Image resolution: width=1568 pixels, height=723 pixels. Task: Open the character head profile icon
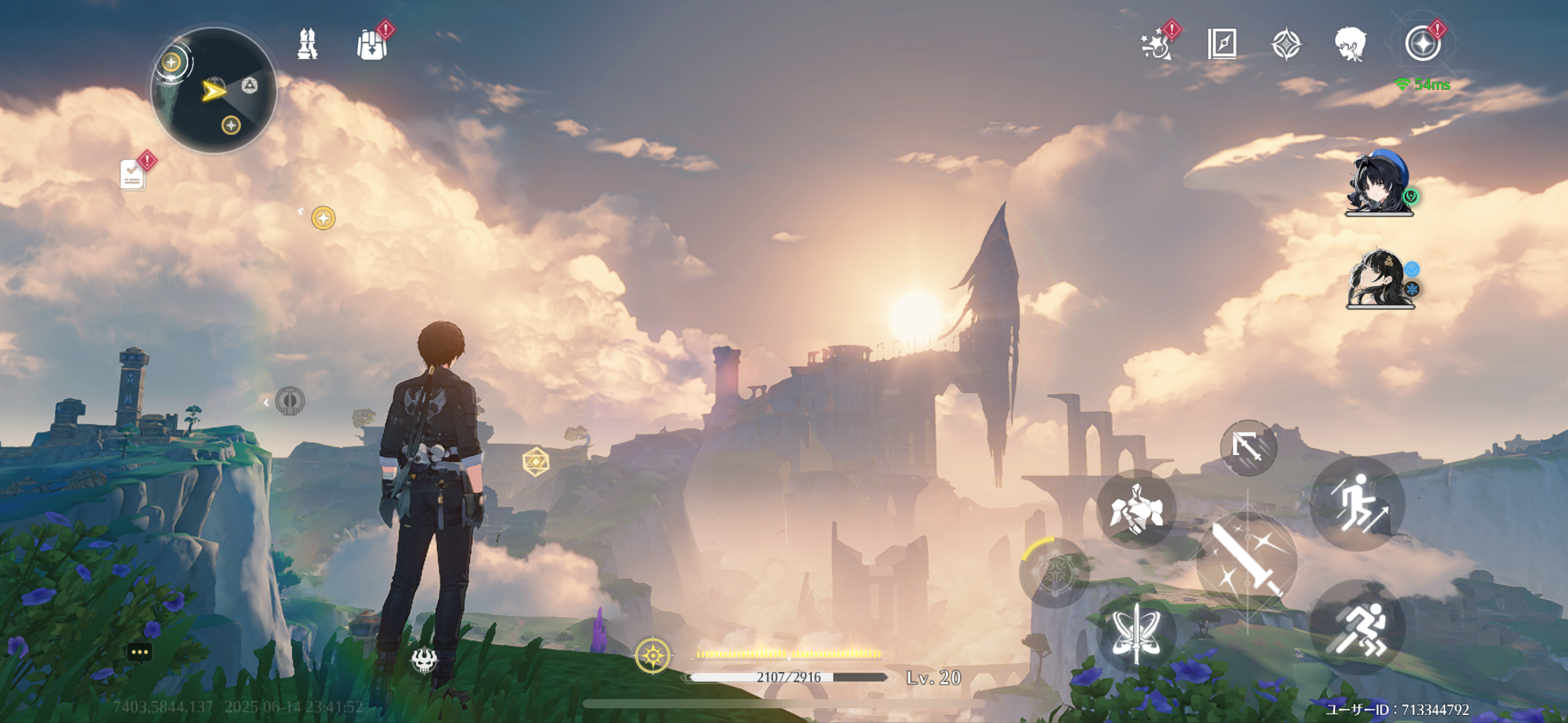point(1350,44)
